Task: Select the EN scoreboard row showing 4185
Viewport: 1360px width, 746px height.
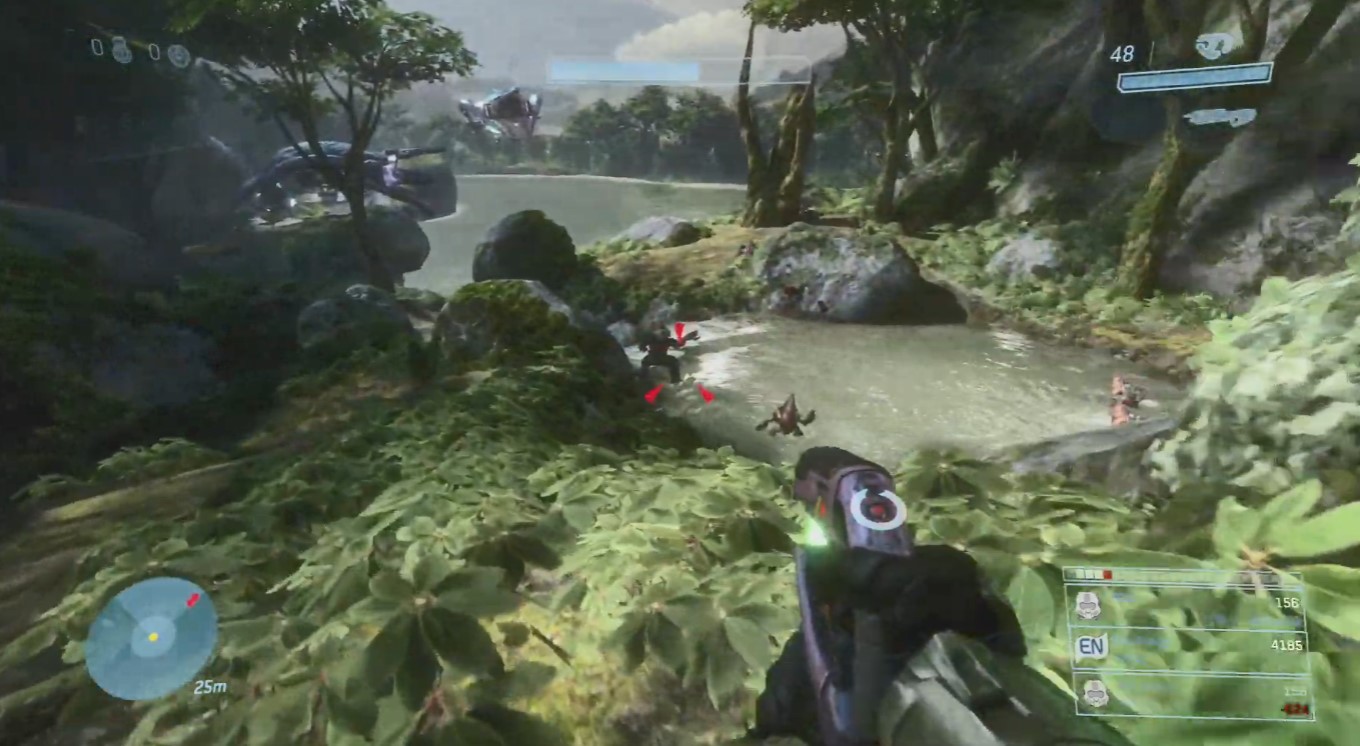Action: (x=1189, y=646)
